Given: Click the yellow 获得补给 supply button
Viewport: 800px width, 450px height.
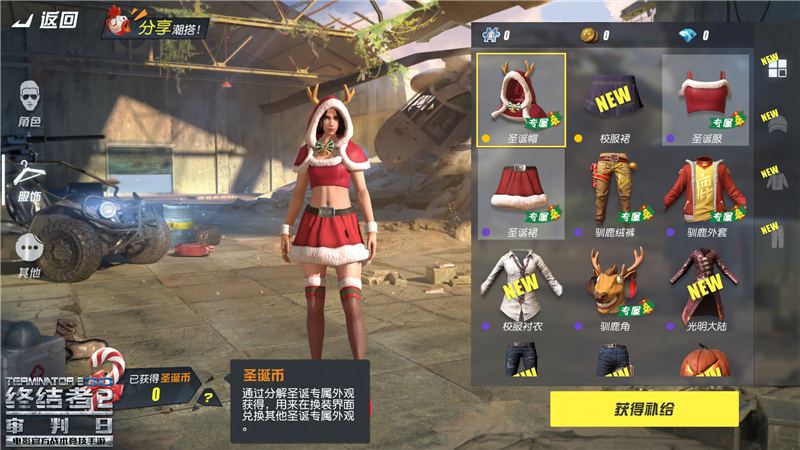Looking at the screenshot, I should coord(644,409).
